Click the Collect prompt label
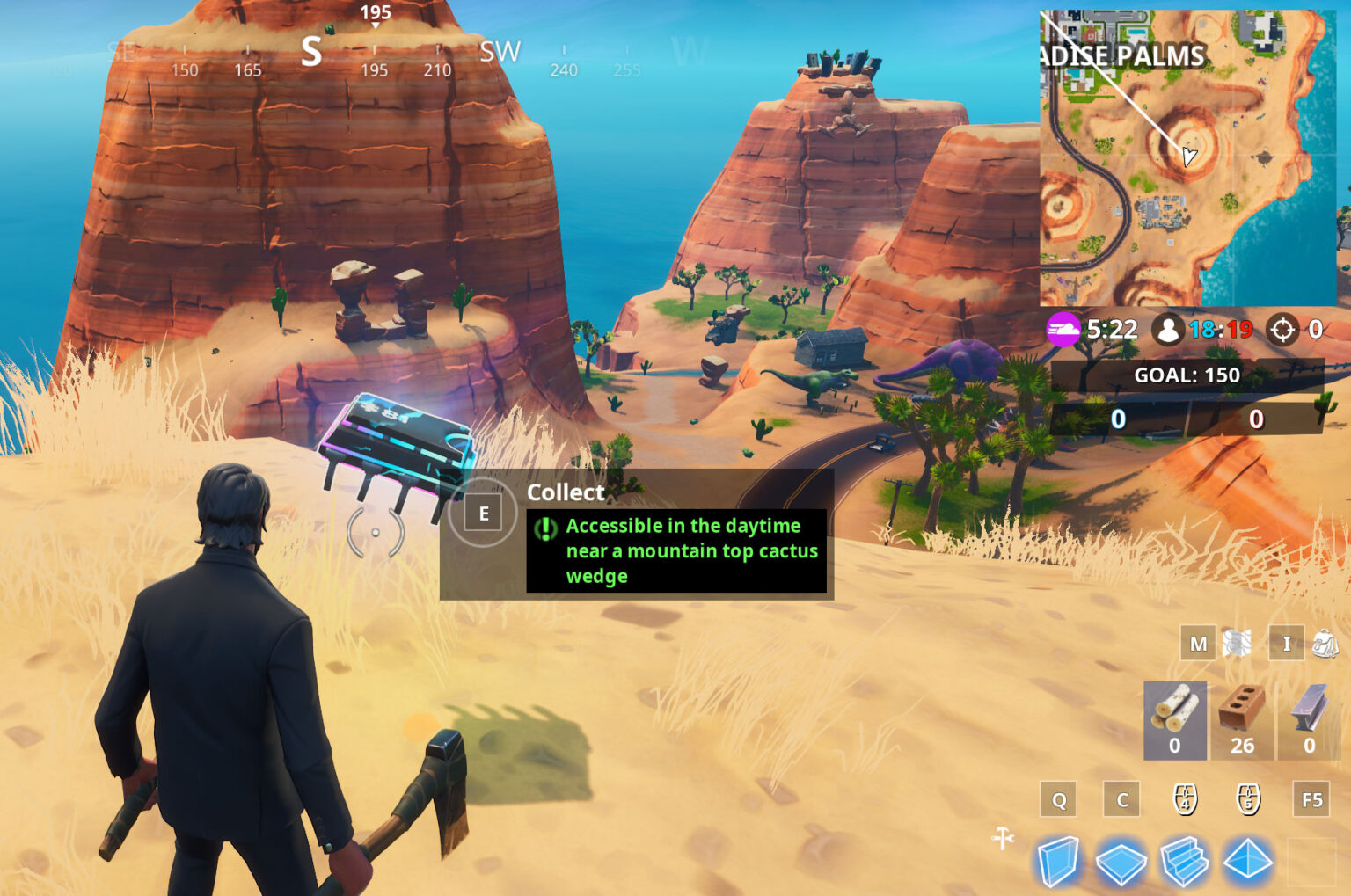Image resolution: width=1351 pixels, height=896 pixels. (566, 493)
